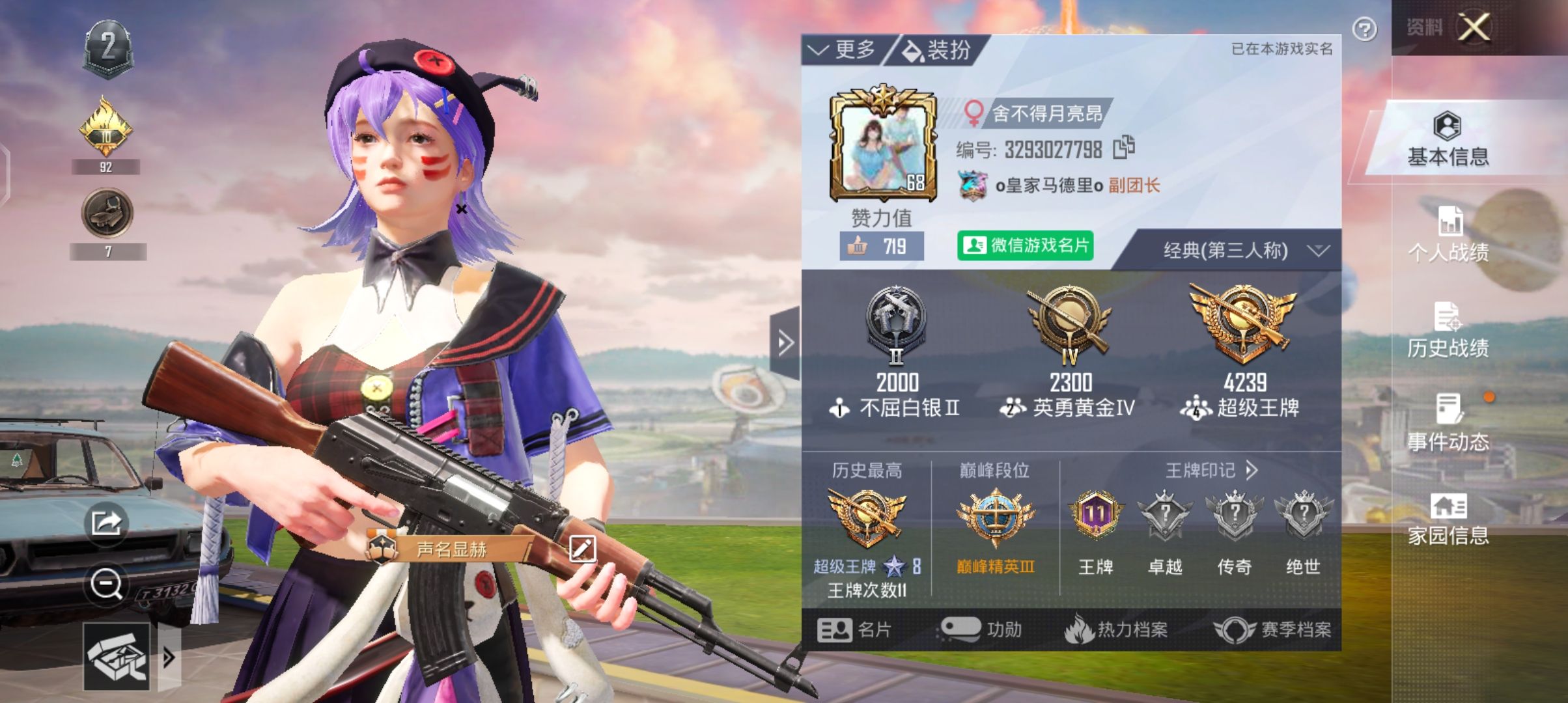Image resolution: width=1568 pixels, height=703 pixels.
Task: Open the 微信游戏名片 card
Action: point(1025,245)
